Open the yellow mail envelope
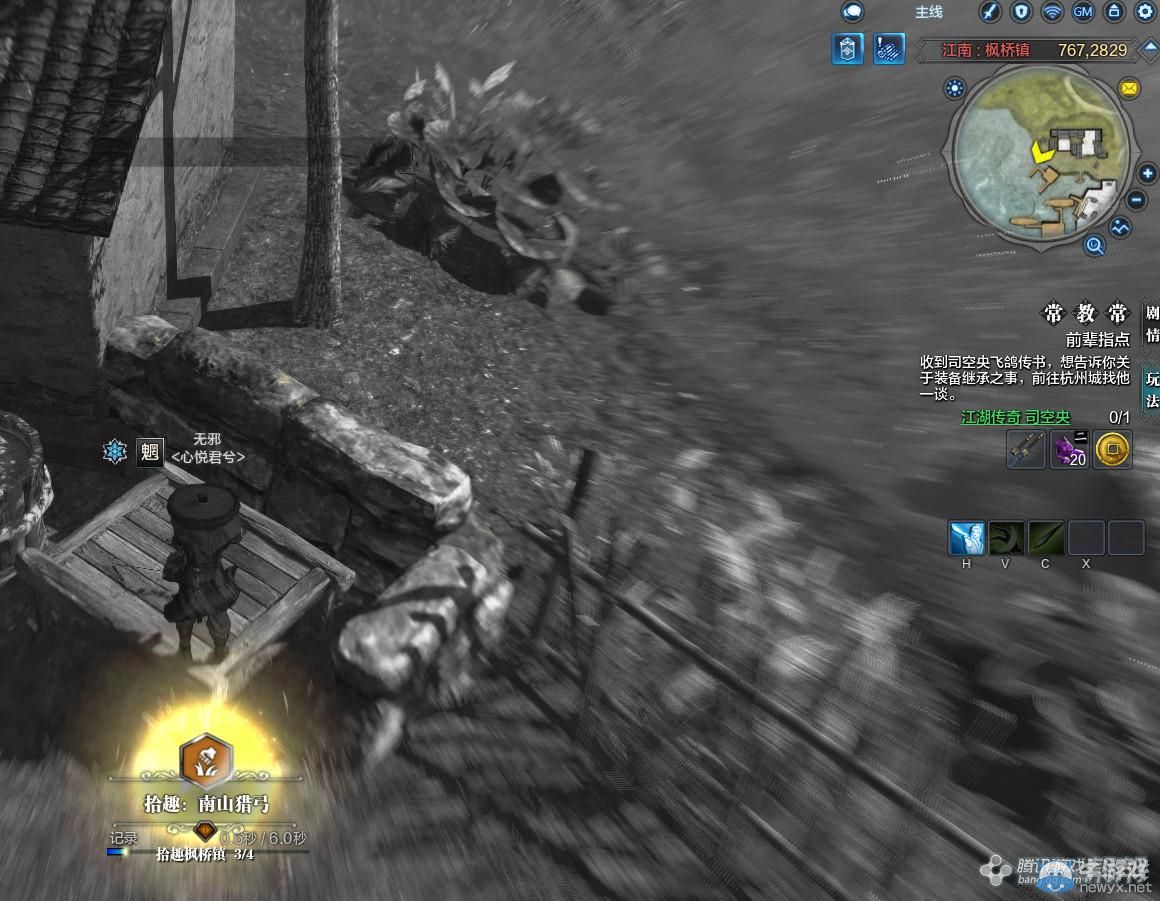 [x=1129, y=89]
